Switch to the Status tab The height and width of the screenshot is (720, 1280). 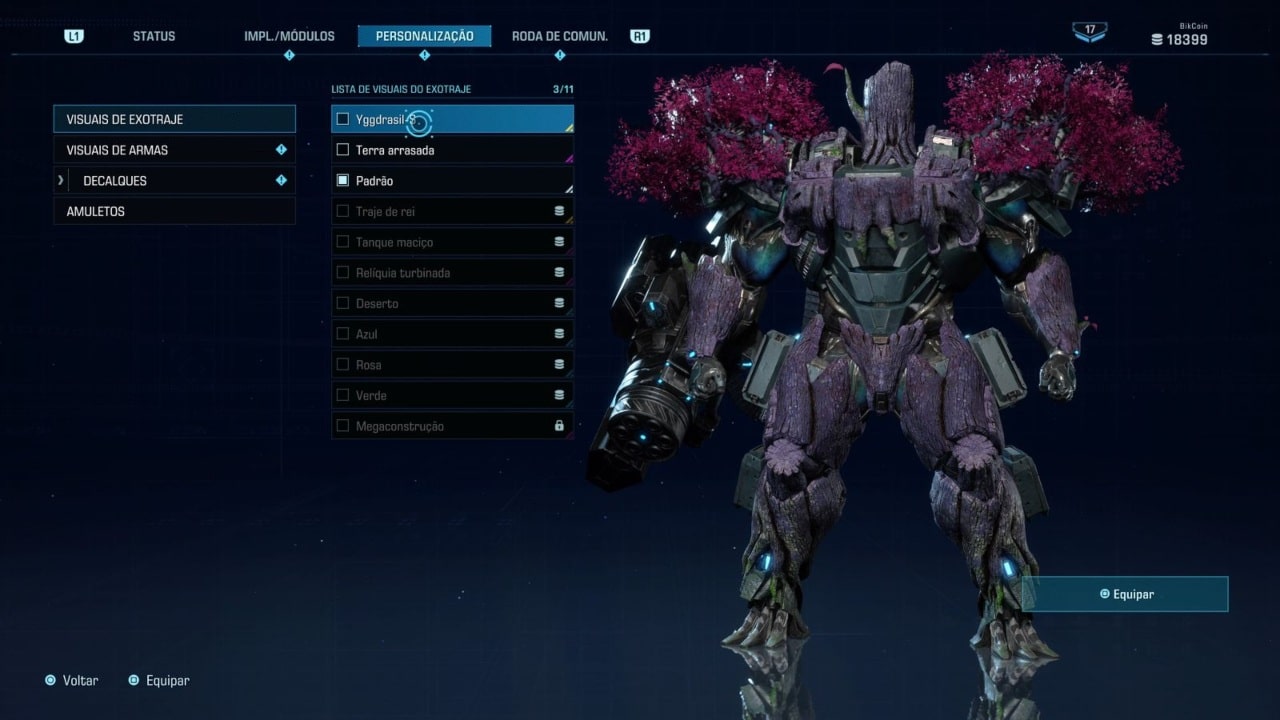[x=153, y=36]
